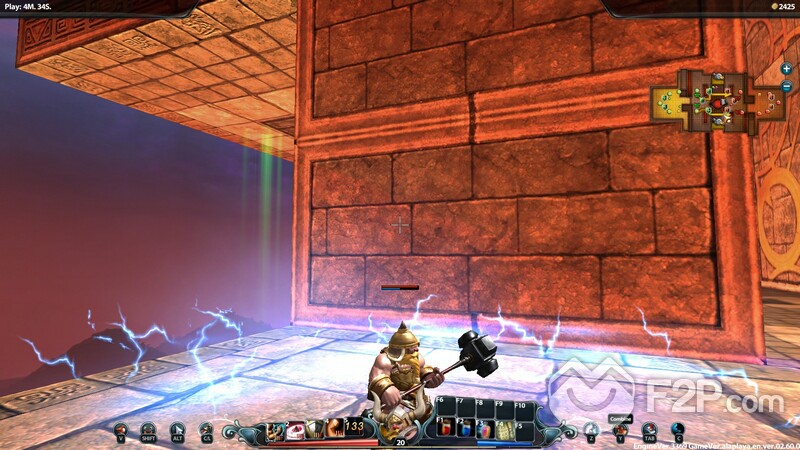Click the dungeon minimap
The image size is (800, 450).
[x=716, y=99]
